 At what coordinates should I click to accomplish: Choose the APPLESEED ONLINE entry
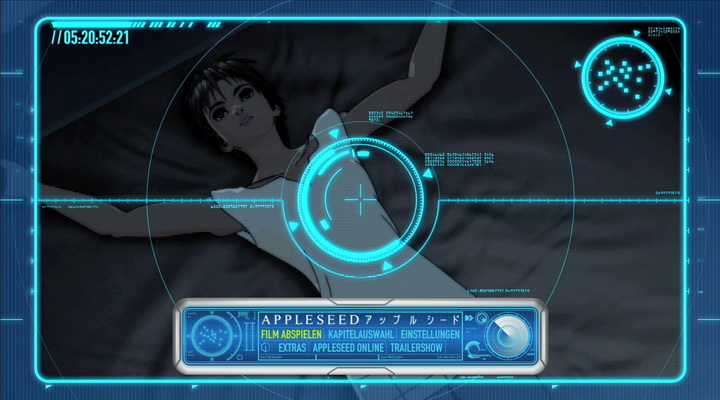tap(353, 347)
